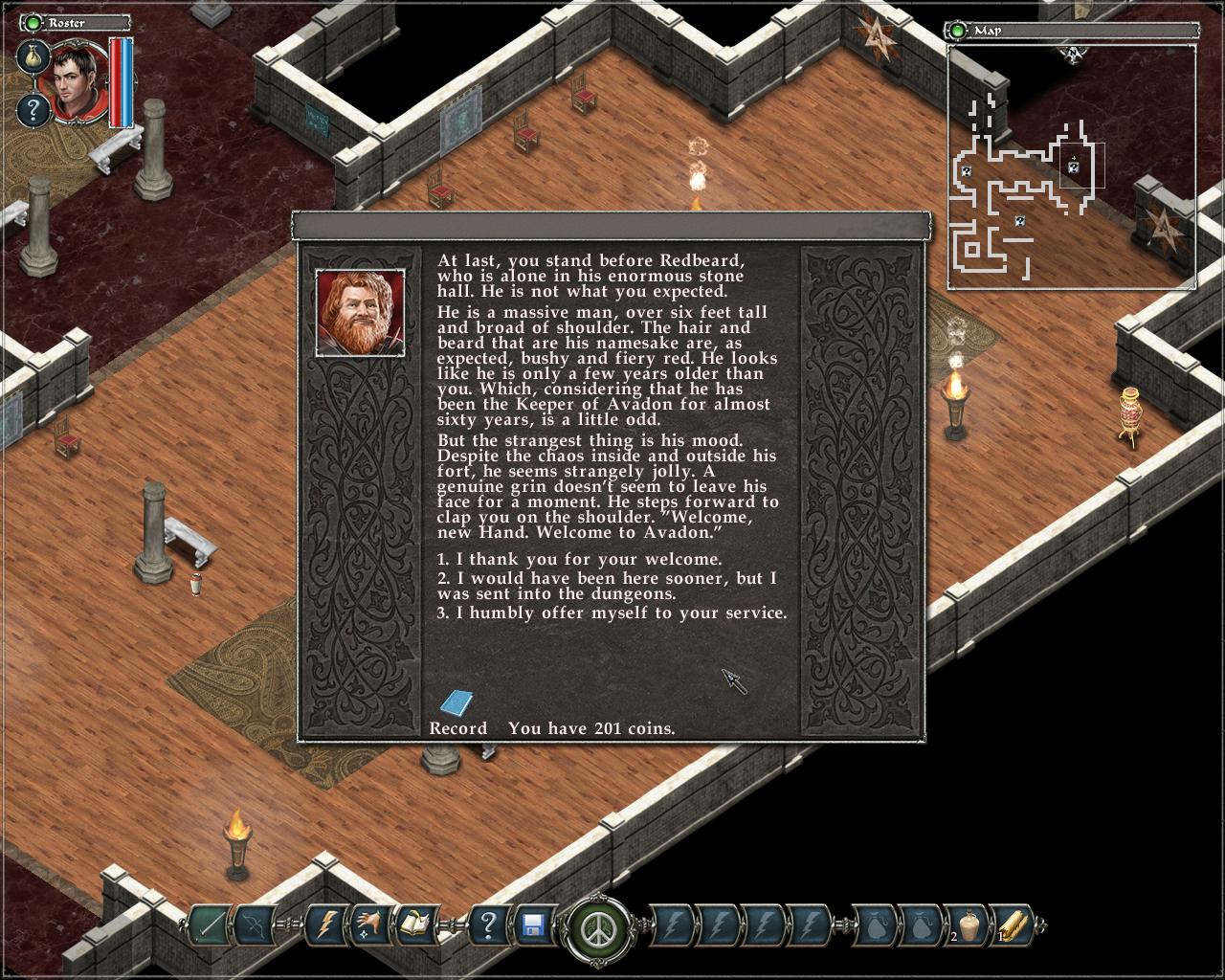Use the scroll quick item slot
Image resolution: width=1225 pixels, height=980 pixels.
tap(1013, 926)
